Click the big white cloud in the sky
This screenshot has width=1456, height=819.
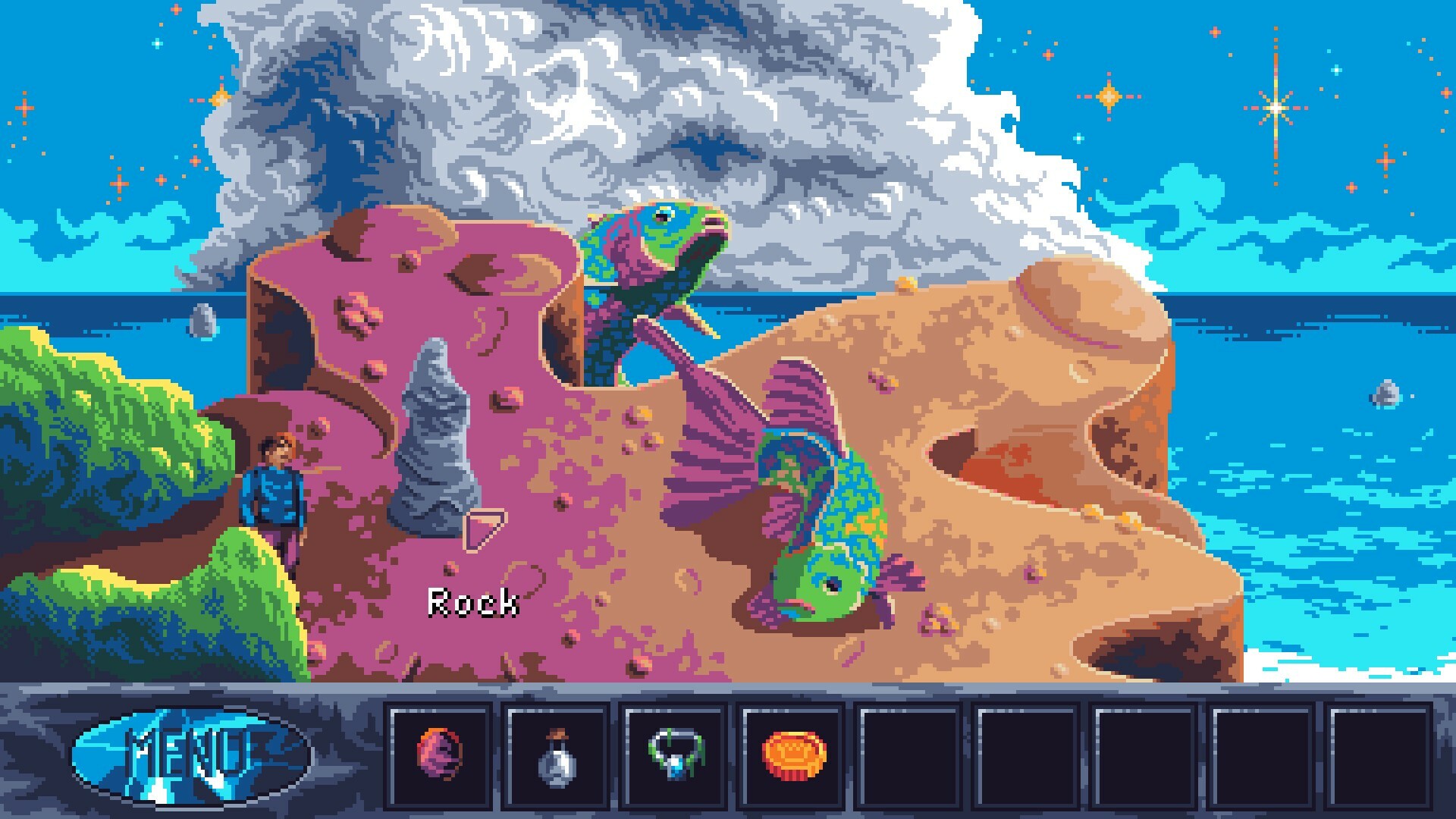tap(682, 114)
